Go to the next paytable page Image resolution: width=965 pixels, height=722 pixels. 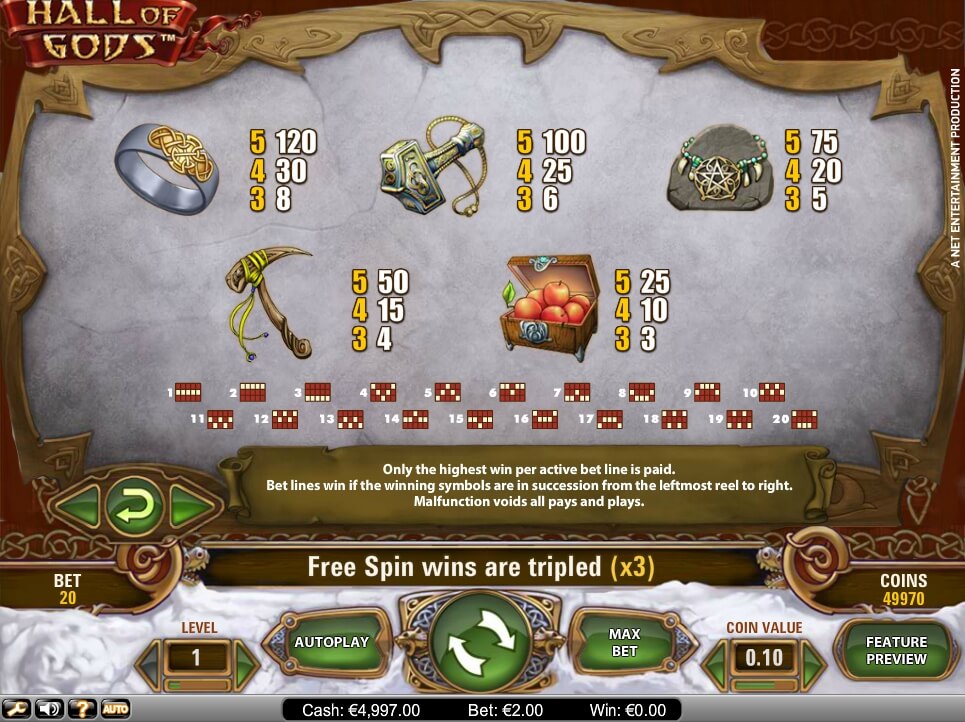tap(190, 507)
